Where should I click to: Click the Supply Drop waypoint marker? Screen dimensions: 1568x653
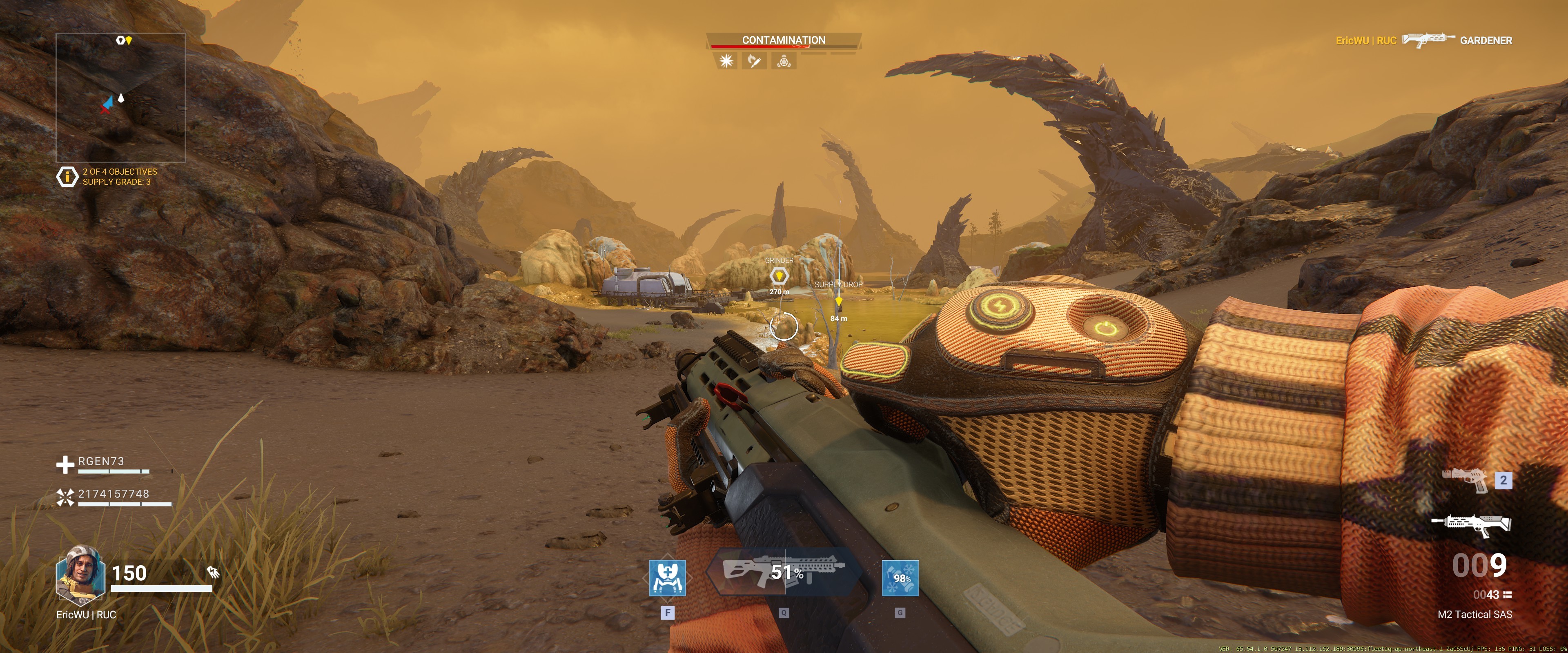click(x=838, y=300)
